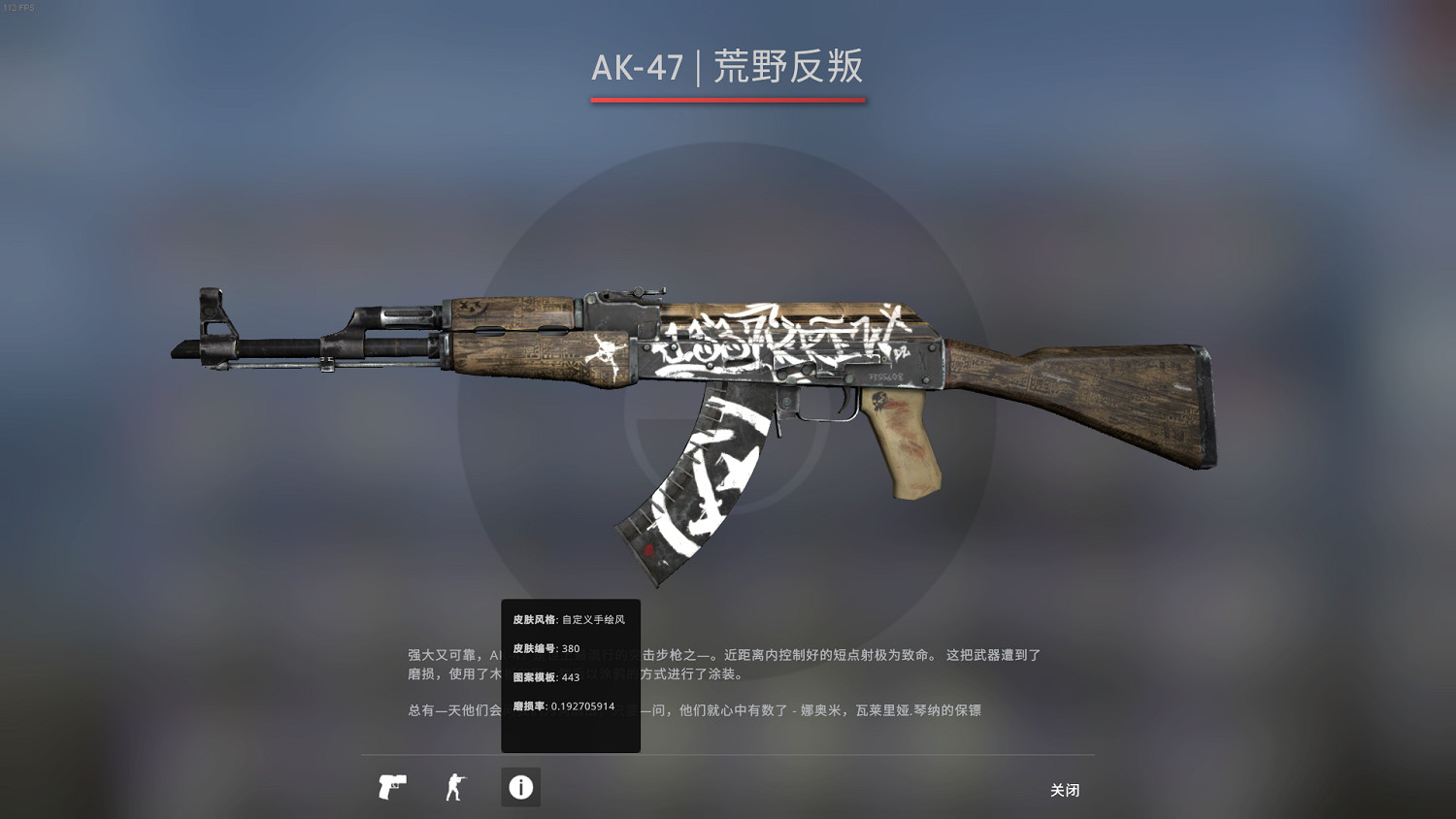Toggle the pistol display mode
This screenshot has height=819, width=1456.
coord(391,788)
